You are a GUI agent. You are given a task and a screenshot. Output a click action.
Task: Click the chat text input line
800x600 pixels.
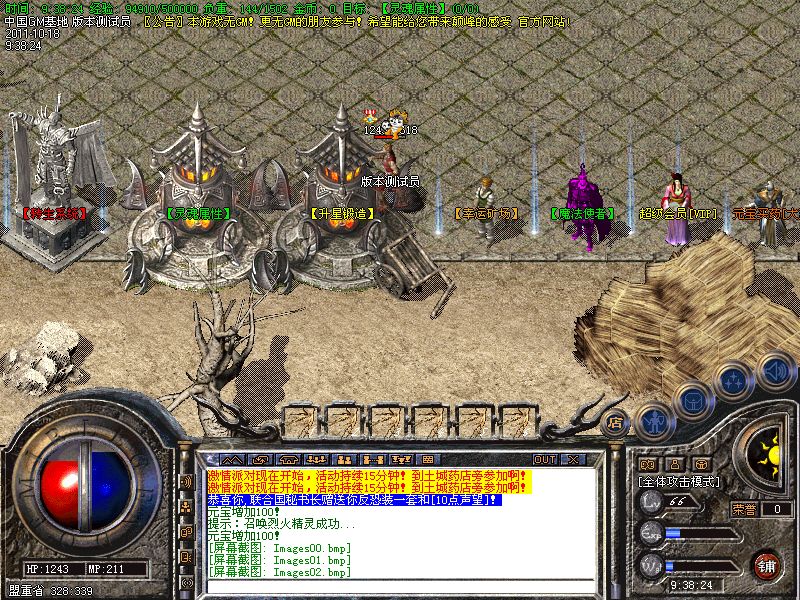(400, 586)
